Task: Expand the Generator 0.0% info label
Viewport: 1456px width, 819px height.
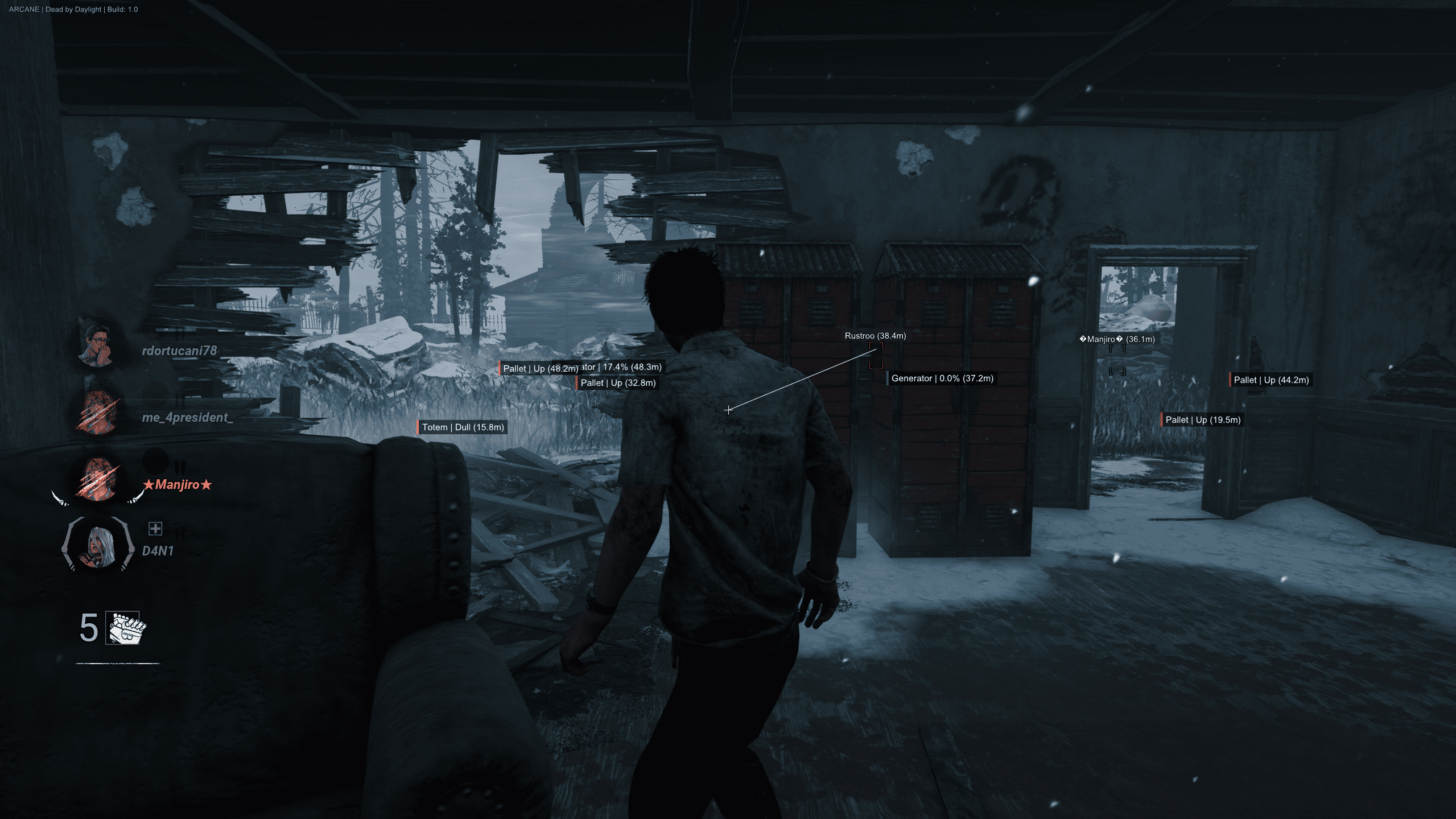Action: (942, 378)
